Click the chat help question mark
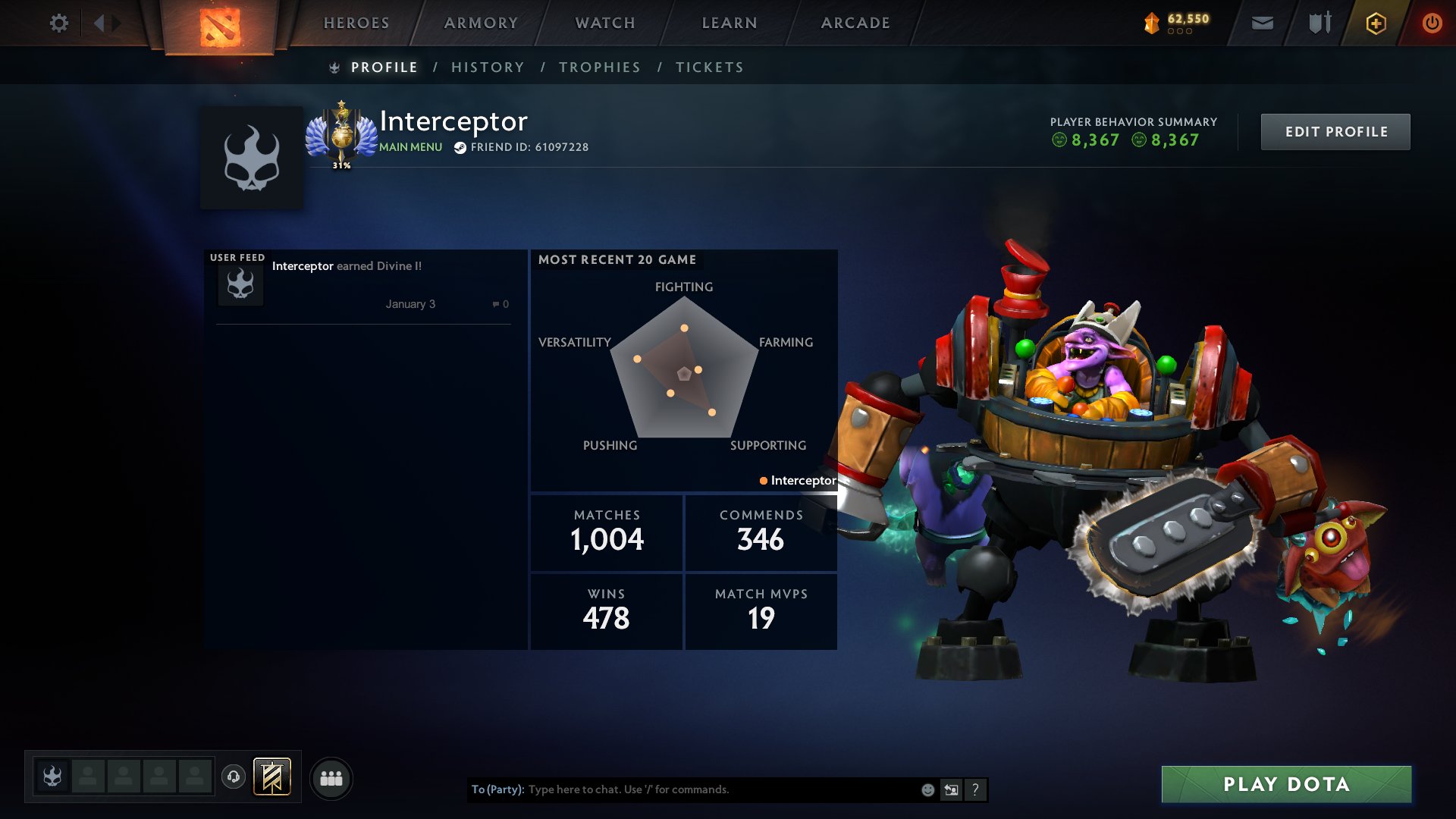1456x819 pixels. pyautogui.click(x=975, y=789)
